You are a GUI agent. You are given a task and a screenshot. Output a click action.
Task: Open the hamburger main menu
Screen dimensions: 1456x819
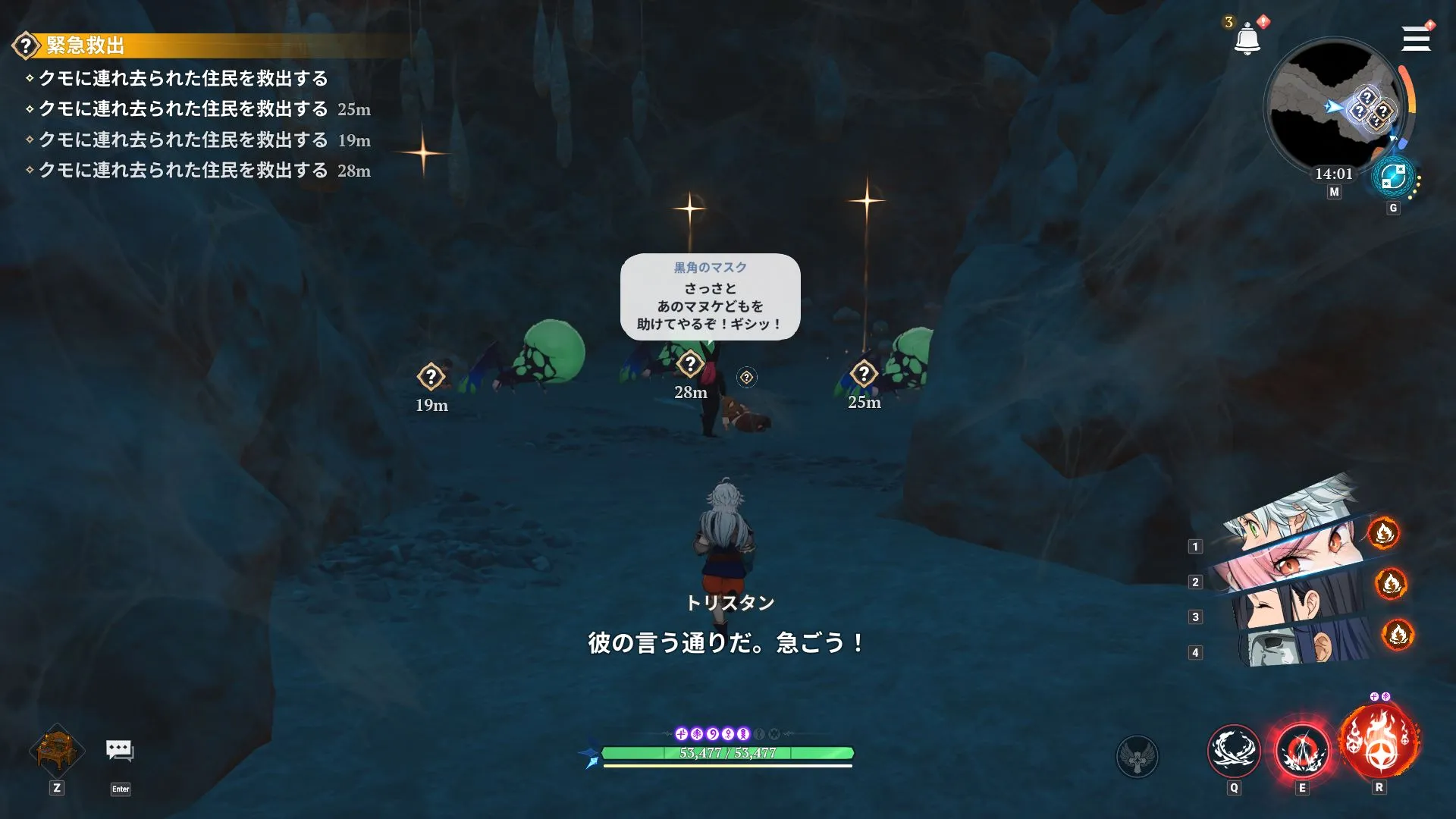click(1415, 39)
